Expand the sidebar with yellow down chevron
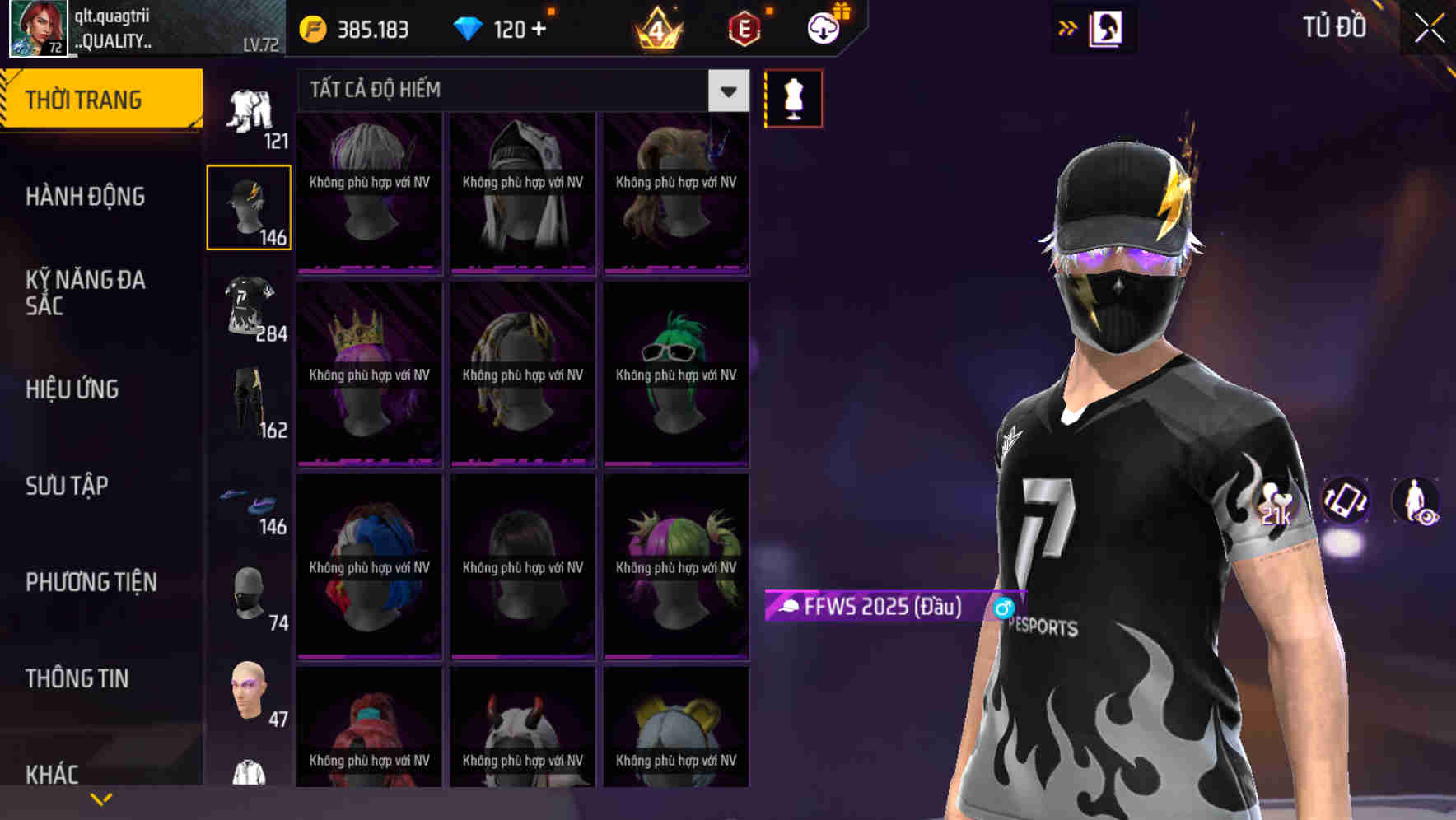 [101, 797]
